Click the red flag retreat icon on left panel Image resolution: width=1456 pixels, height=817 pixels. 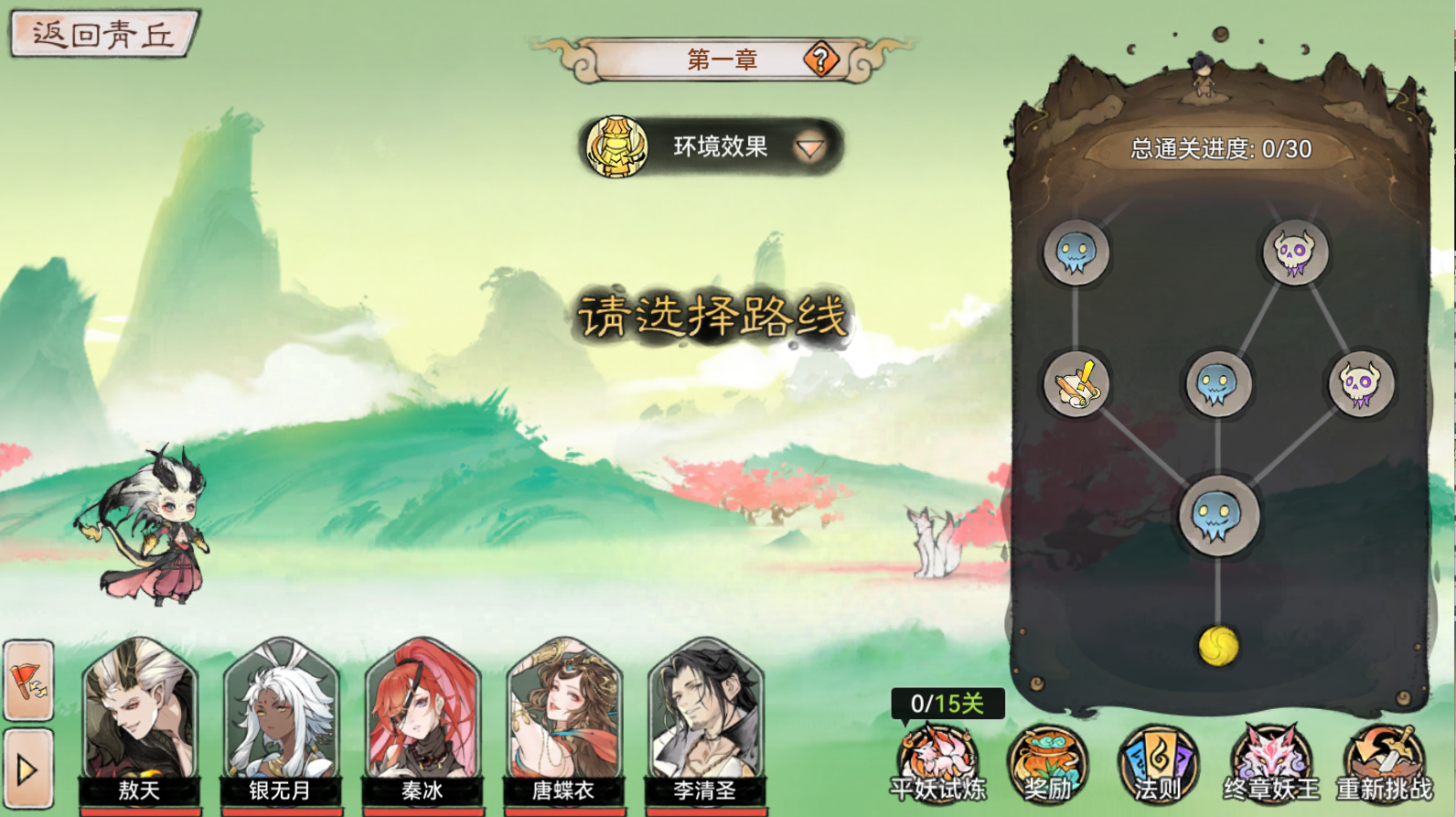tap(27, 682)
